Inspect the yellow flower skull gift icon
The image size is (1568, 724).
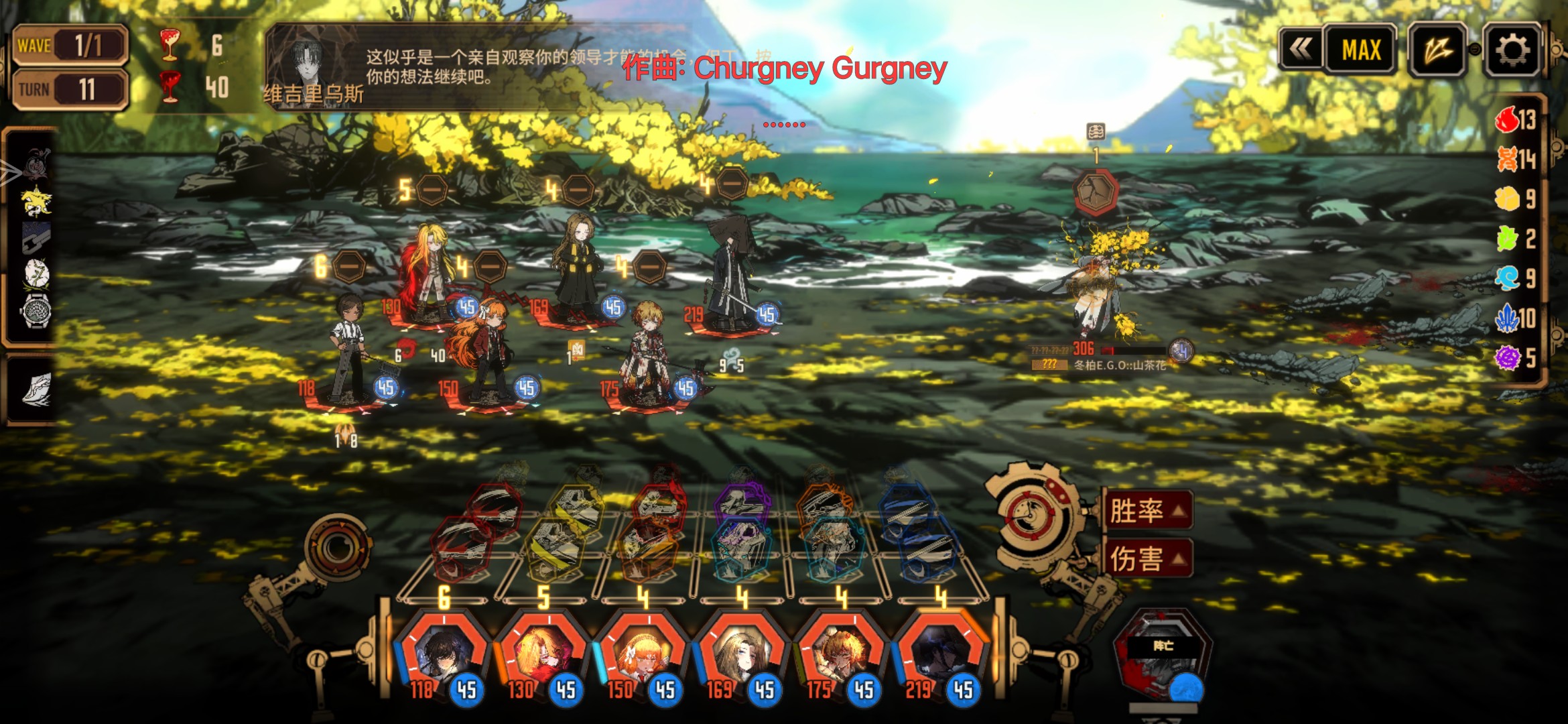point(36,201)
